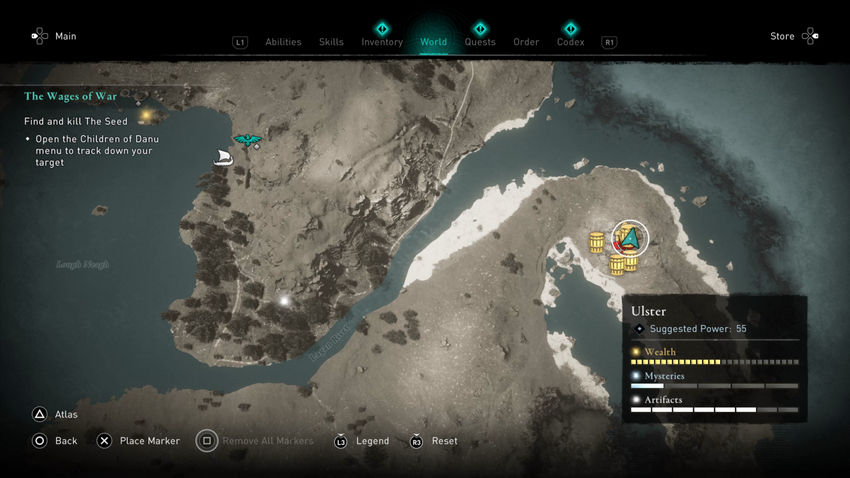This screenshot has width=850, height=478.
Task: Open the Skills tab
Action: click(x=331, y=42)
